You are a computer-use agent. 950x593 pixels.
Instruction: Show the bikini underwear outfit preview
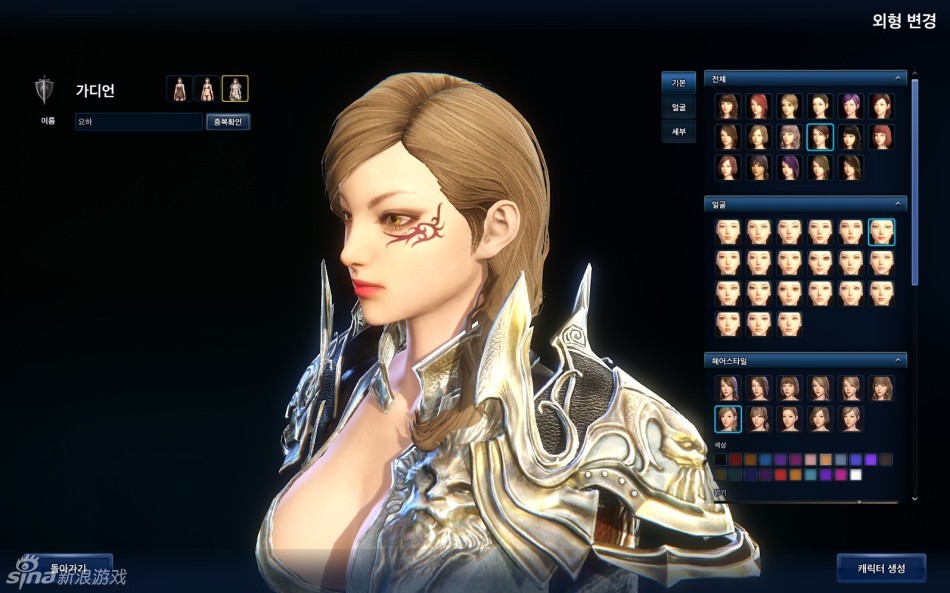coord(207,89)
